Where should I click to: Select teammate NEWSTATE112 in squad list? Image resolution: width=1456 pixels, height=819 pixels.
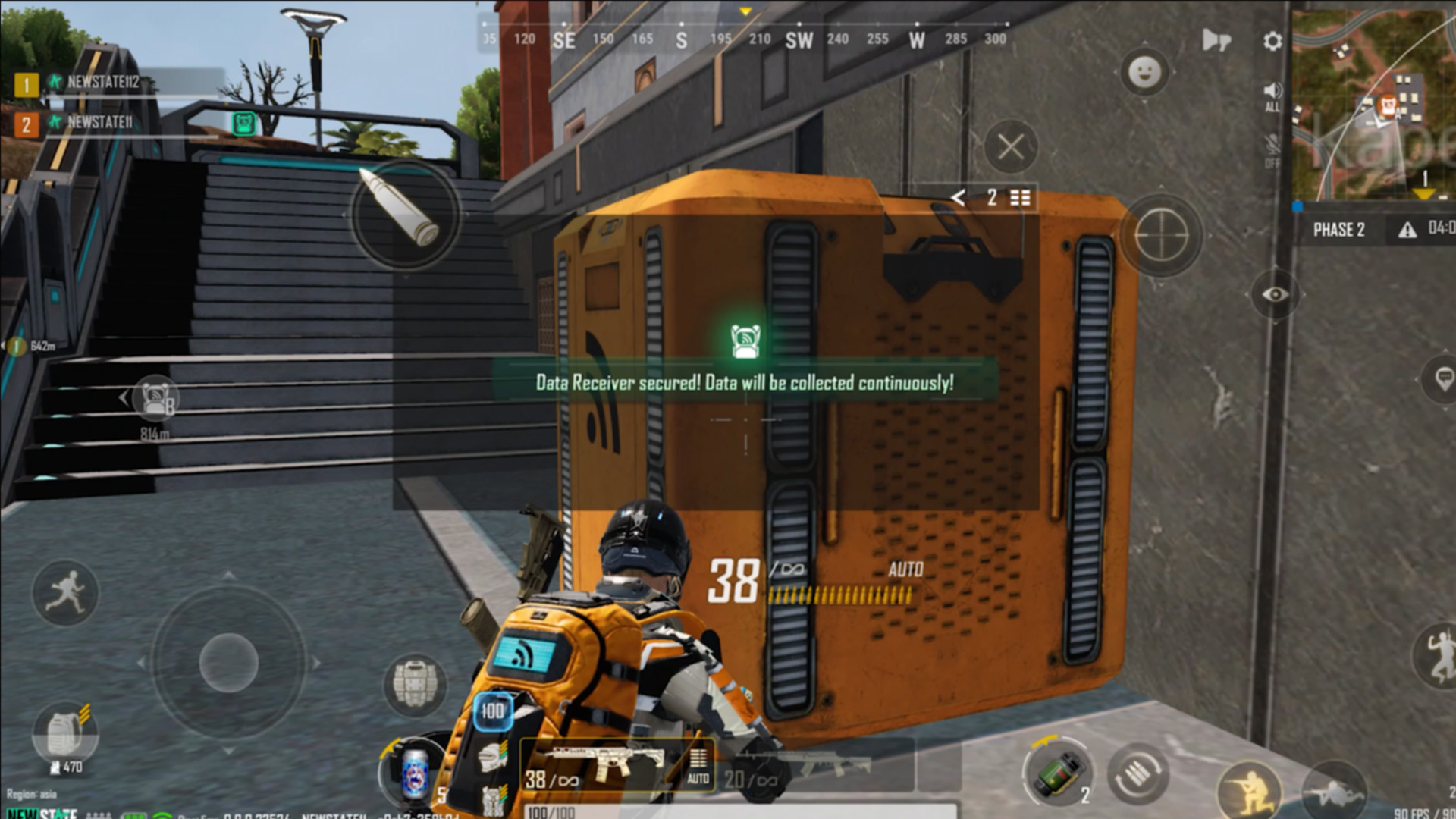click(102, 83)
